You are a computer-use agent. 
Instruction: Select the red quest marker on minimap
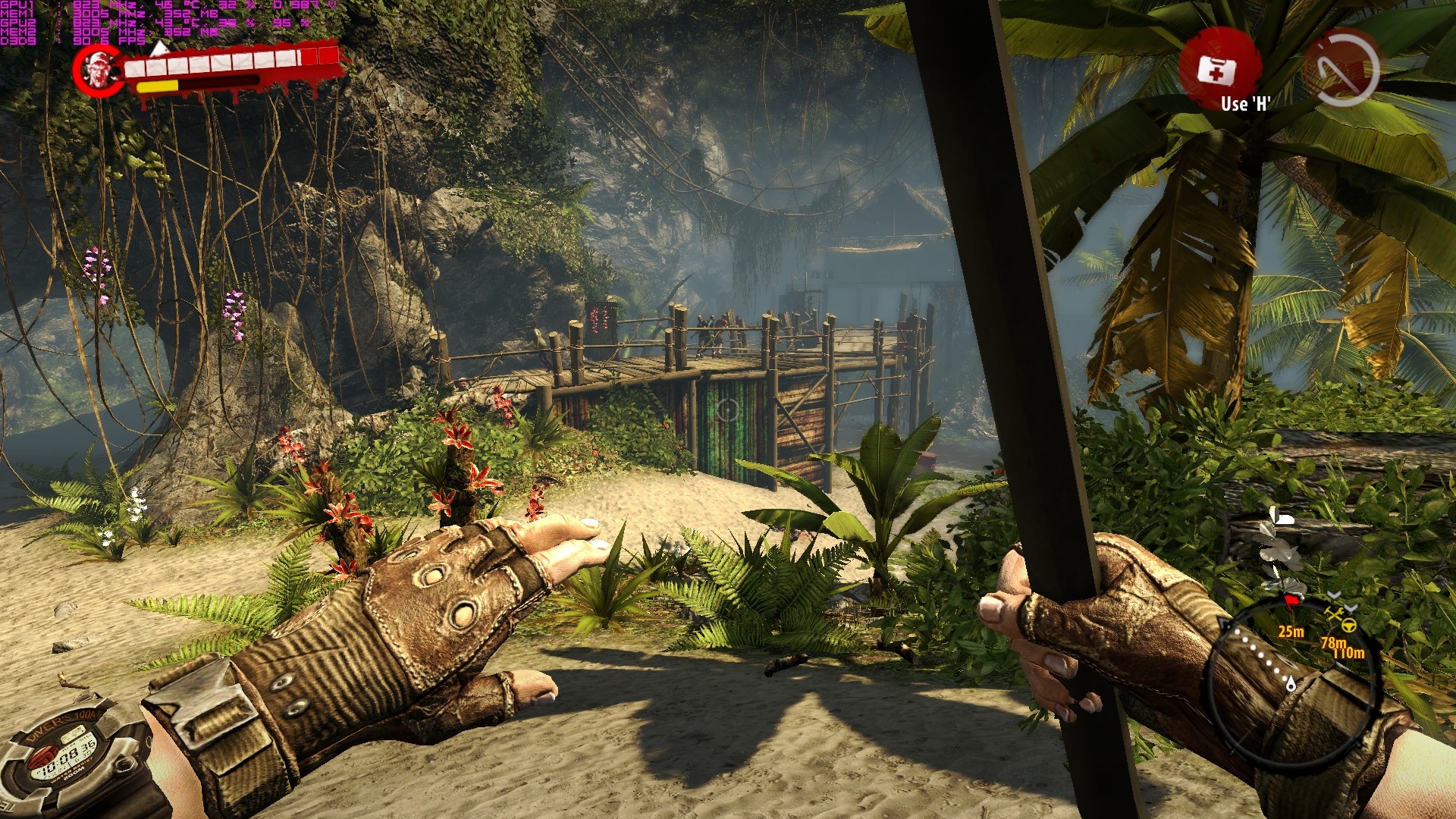click(x=1292, y=601)
